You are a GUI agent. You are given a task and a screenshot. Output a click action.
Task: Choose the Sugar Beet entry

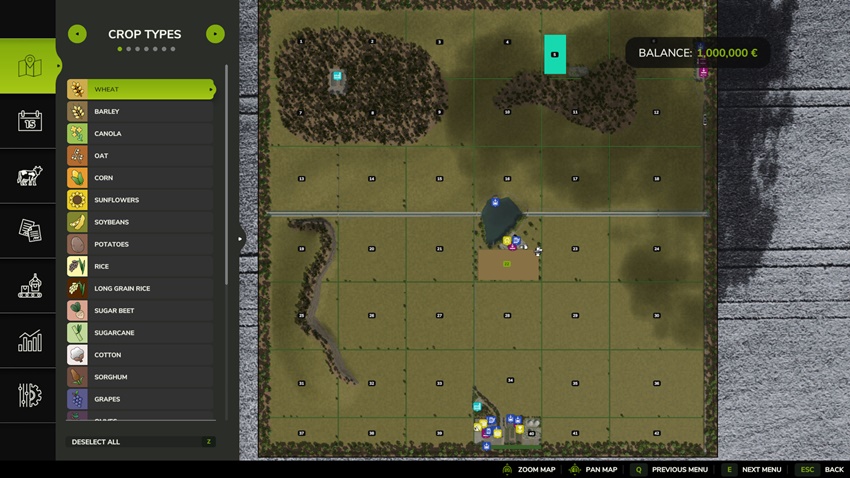140,311
